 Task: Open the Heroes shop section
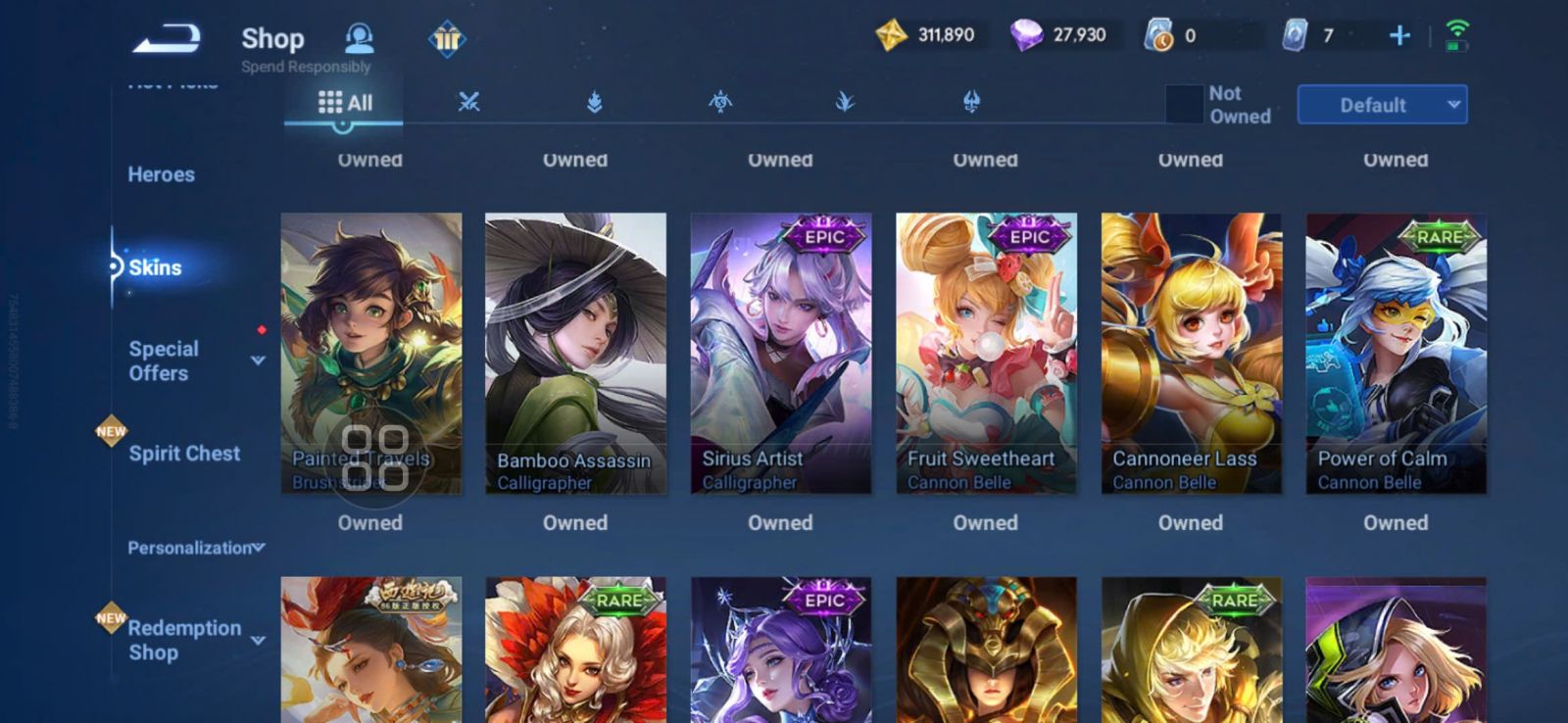pyautogui.click(x=162, y=174)
